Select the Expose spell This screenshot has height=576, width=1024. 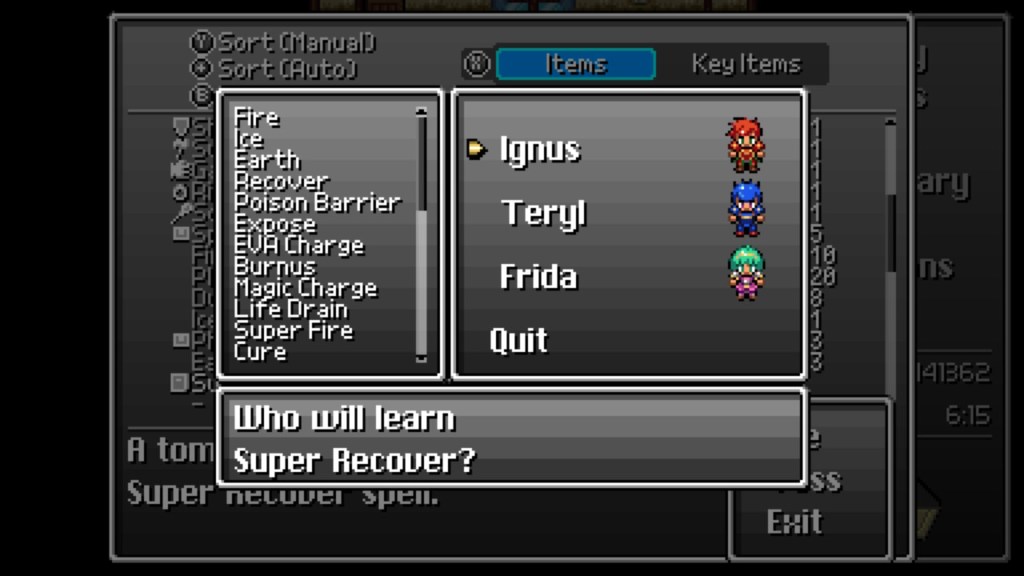point(274,224)
